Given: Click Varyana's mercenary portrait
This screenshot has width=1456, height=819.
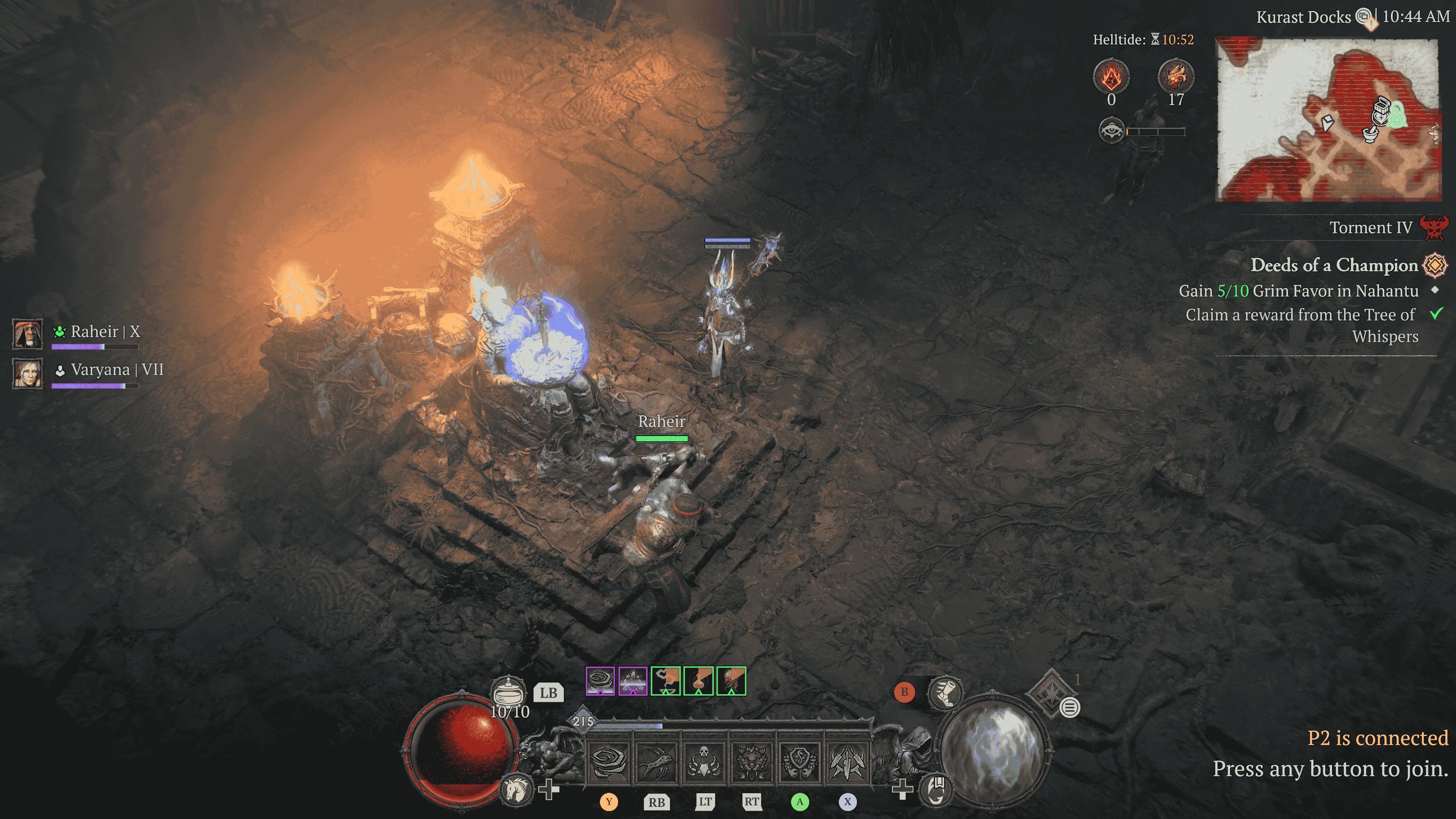Looking at the screenshot, I should click(x=28, y=373).
